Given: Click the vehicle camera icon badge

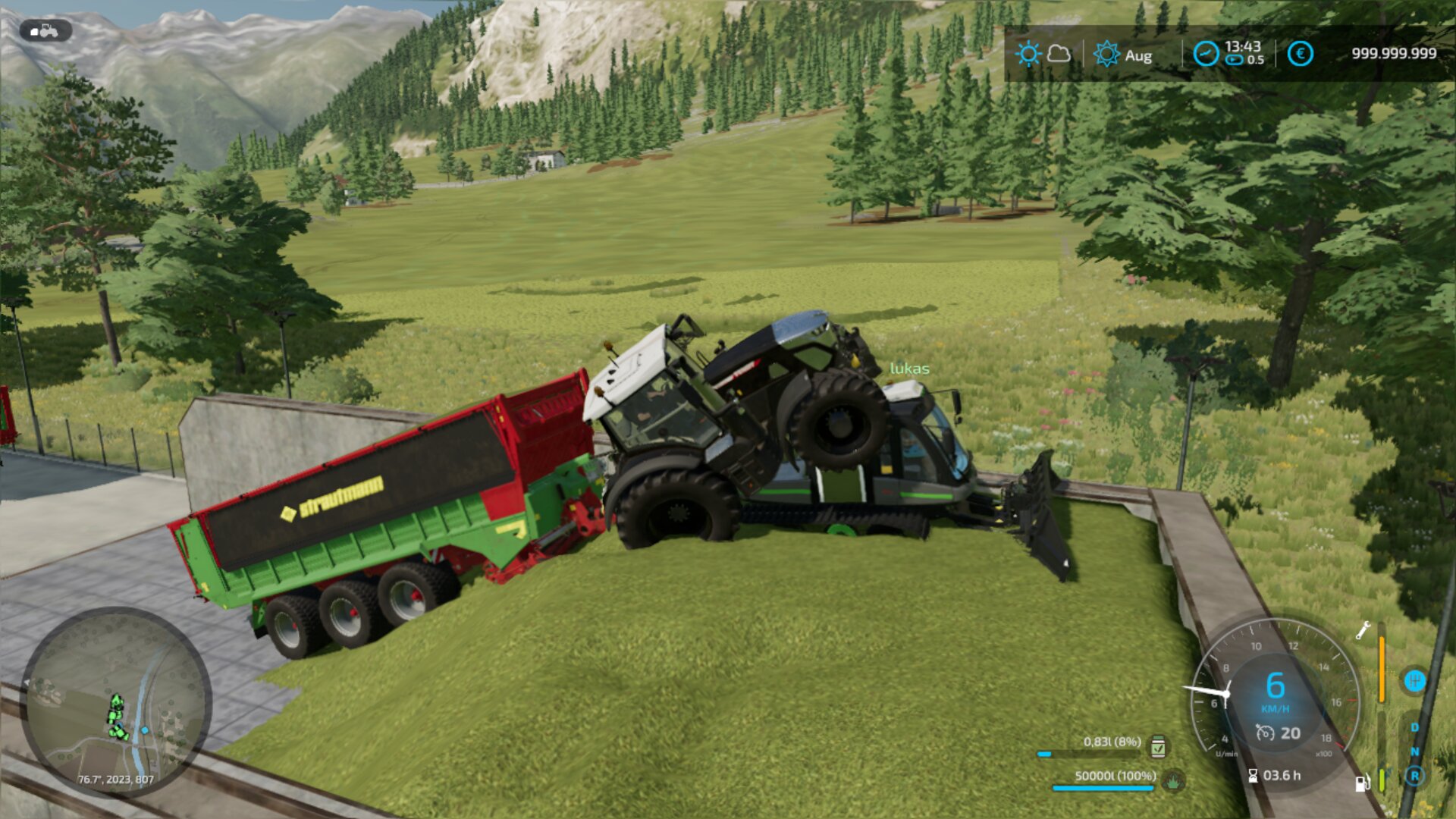Looking at the screenshot, I should (x=45, y=30).
